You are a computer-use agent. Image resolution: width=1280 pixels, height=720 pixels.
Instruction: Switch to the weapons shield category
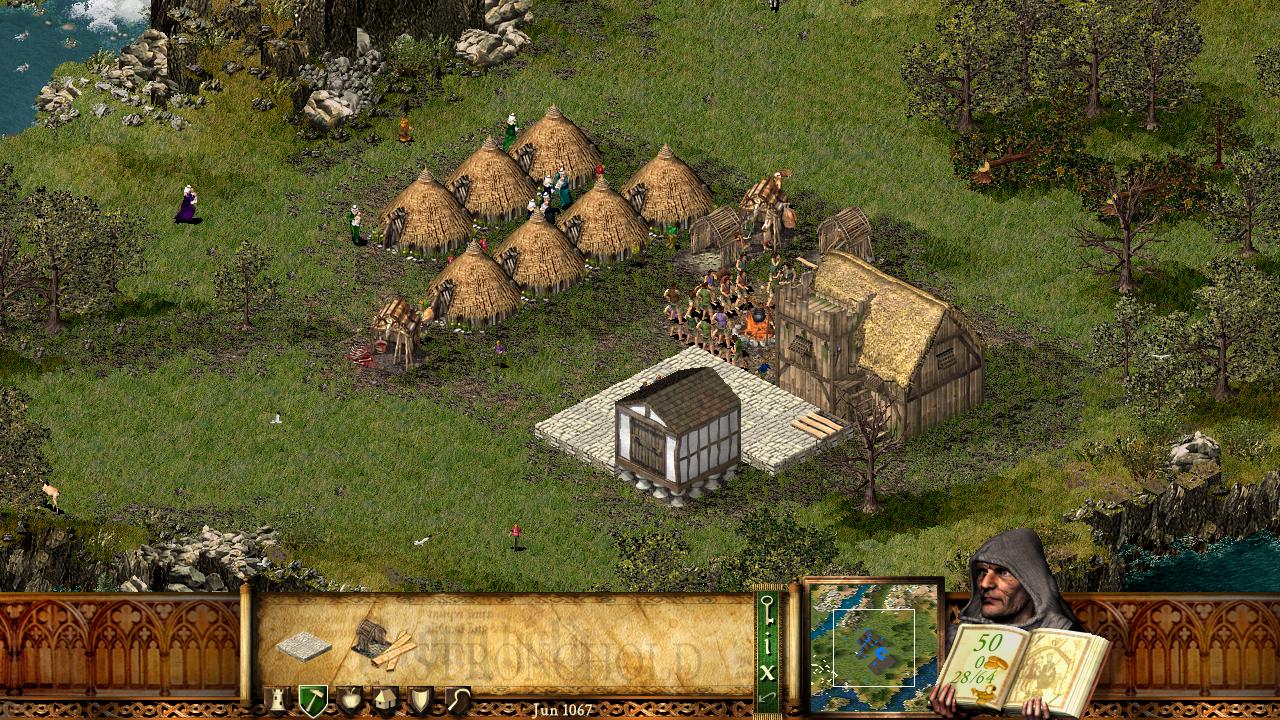coord(421,699)
